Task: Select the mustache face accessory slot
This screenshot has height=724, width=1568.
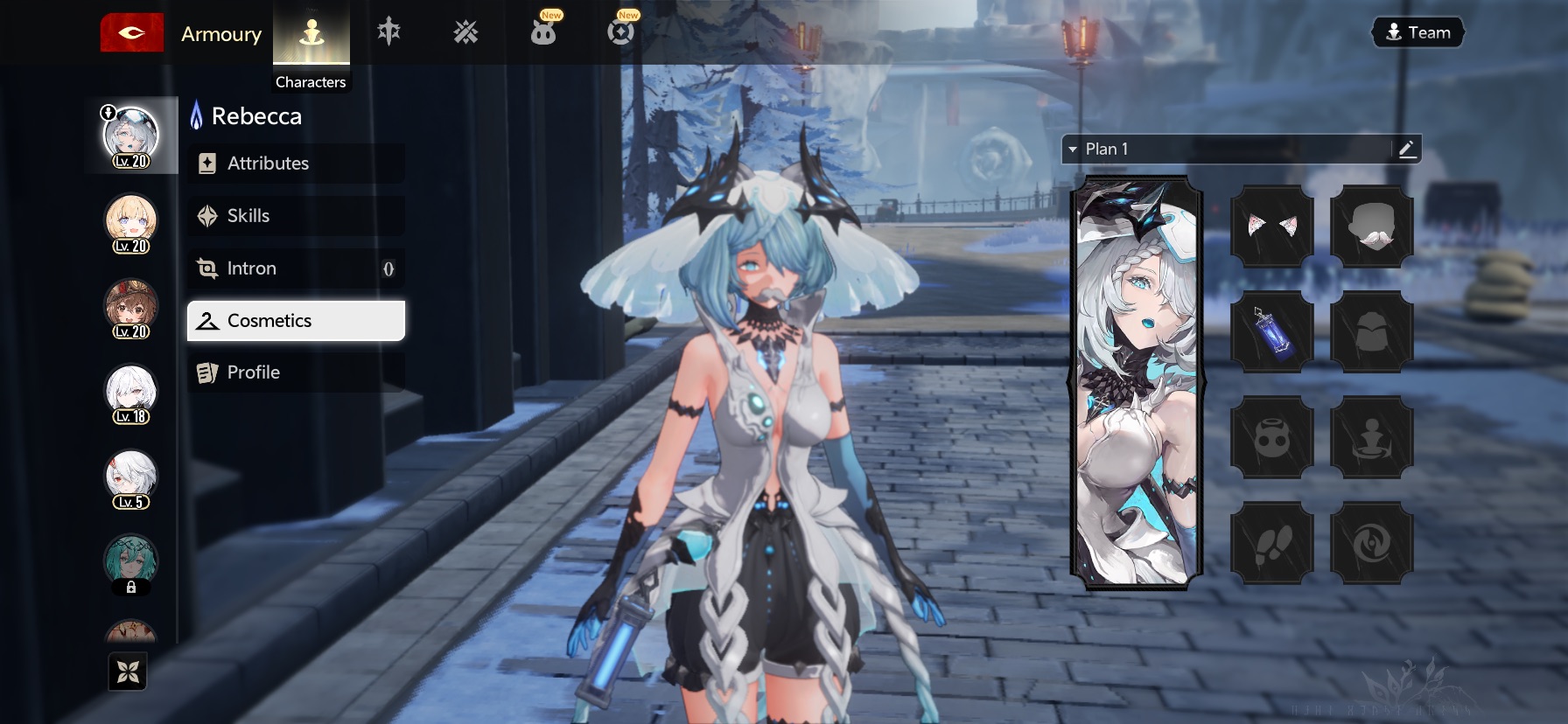Action: click(1371, 226)
